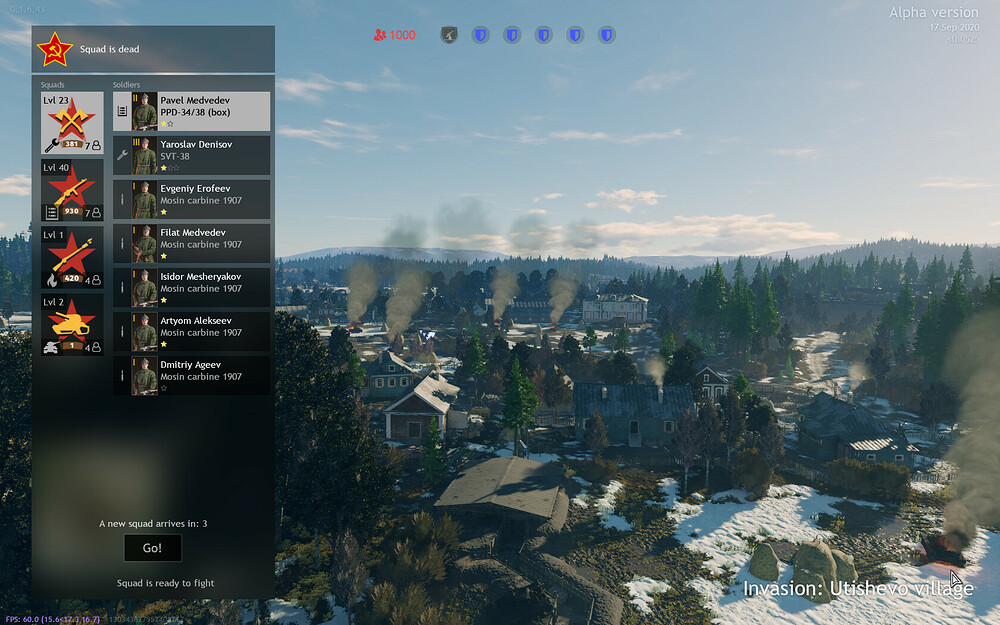Choose soldier Artyom Alekseev
1000x625 pixels.
192,331
